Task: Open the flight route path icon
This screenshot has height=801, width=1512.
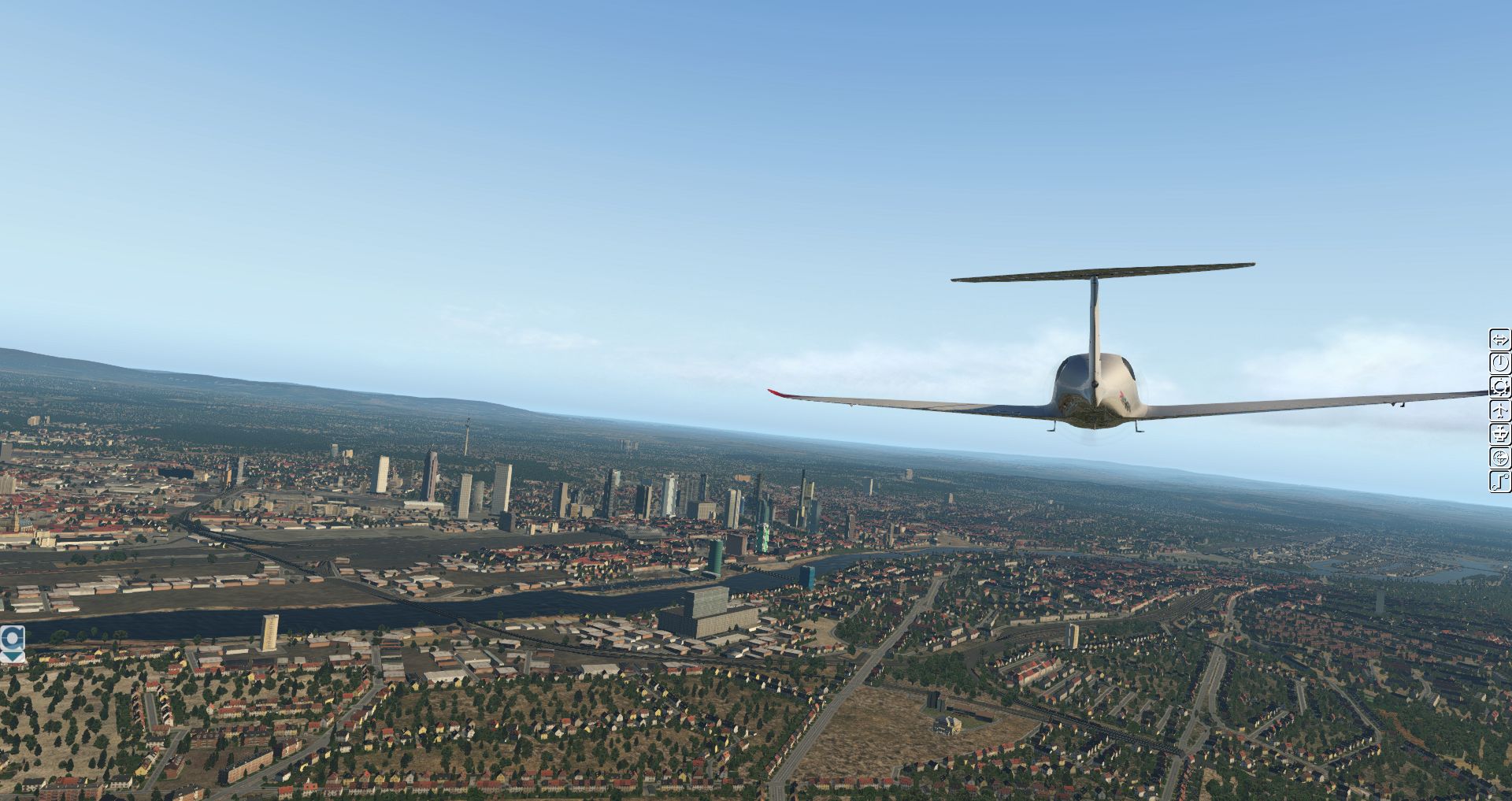Action: pyautogui.click(x=1500, y=481)
